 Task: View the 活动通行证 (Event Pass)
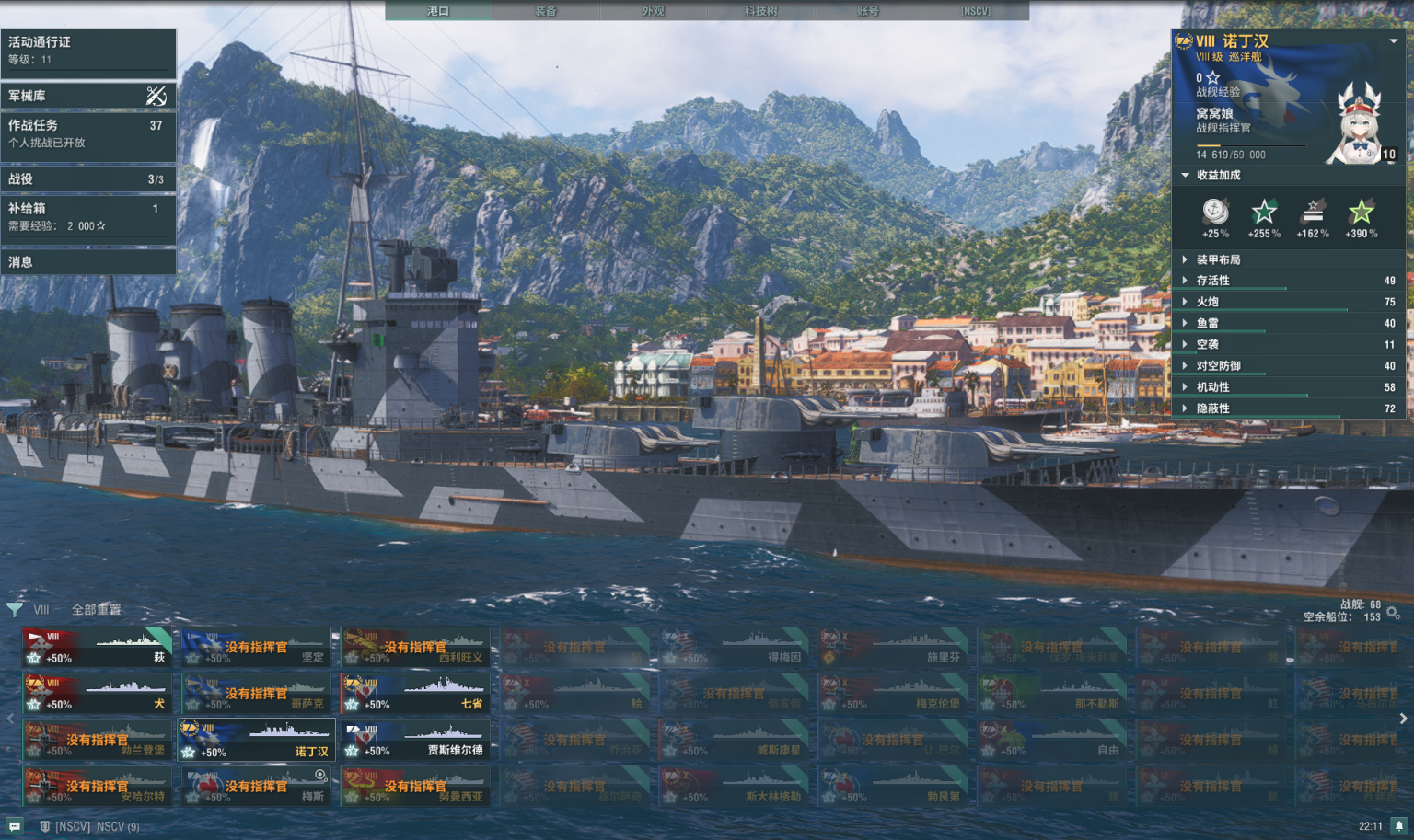pos(88,51)
